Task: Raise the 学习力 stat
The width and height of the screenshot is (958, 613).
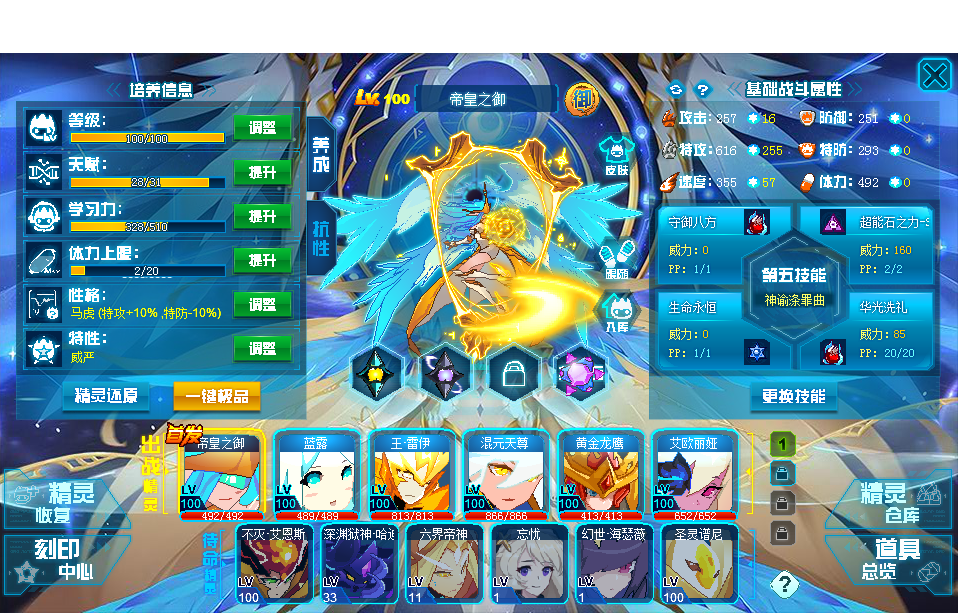Action: 262,216
